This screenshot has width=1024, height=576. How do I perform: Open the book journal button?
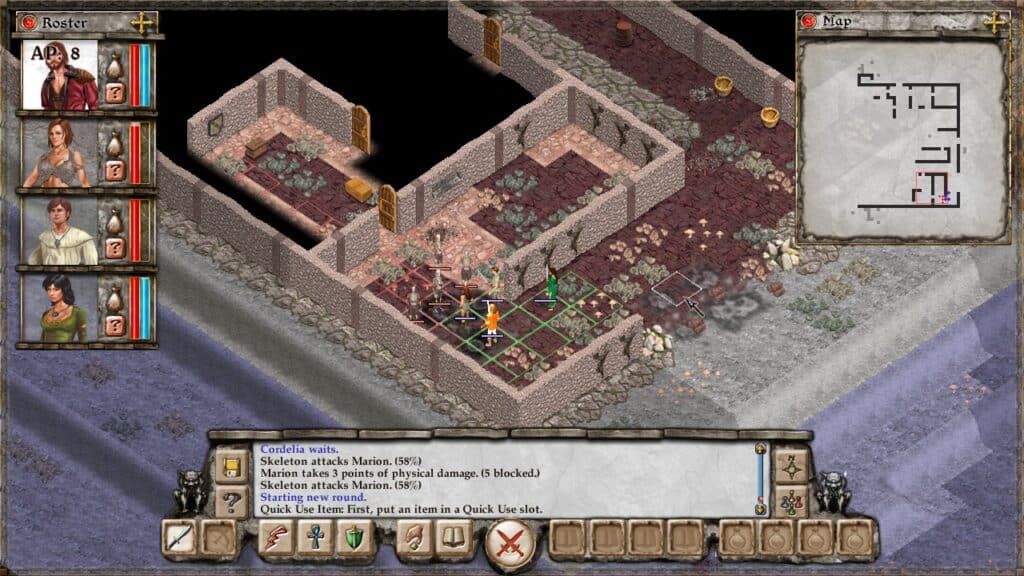(x=452, y=539)
